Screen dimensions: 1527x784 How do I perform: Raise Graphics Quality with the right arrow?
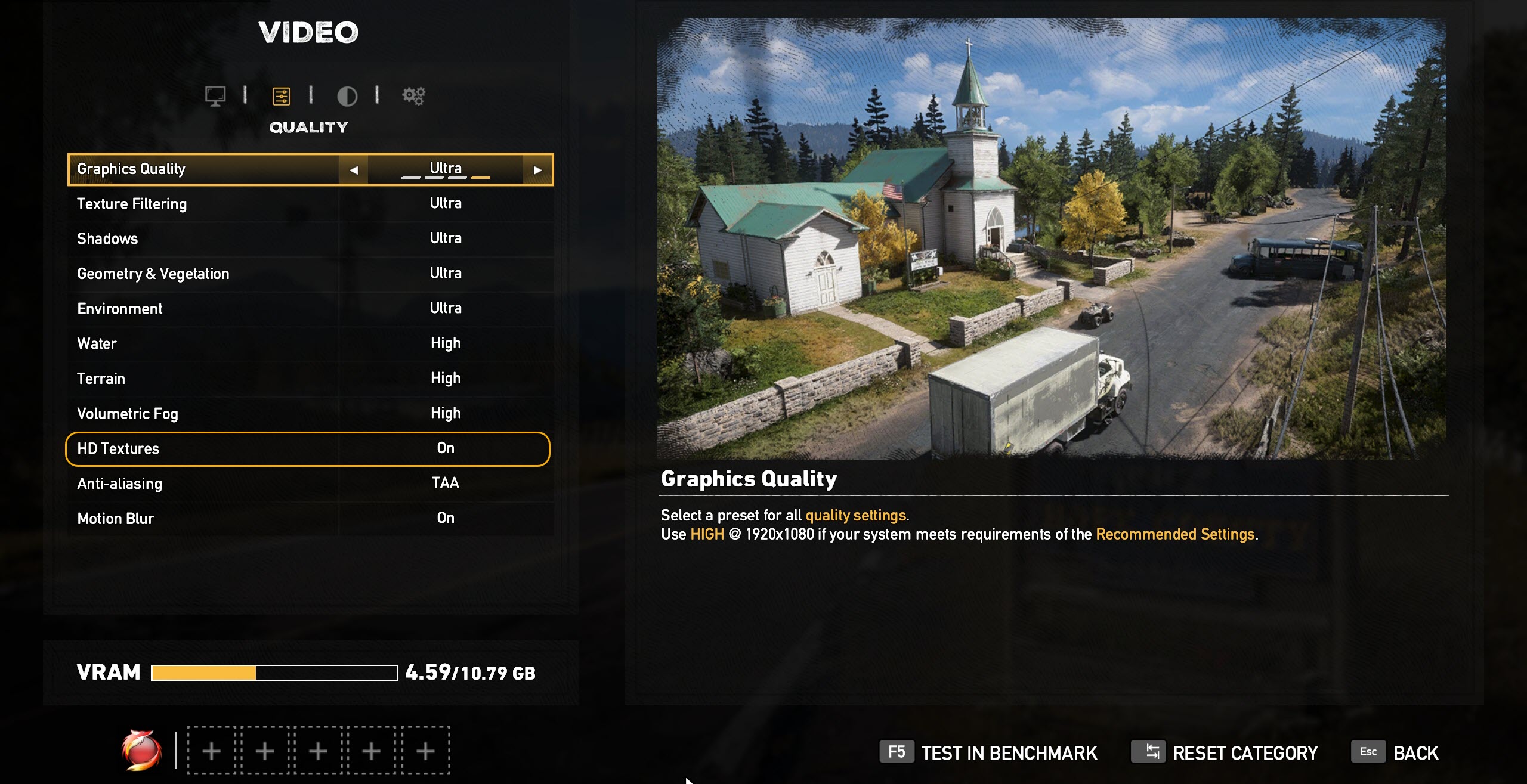coord(537,170)
